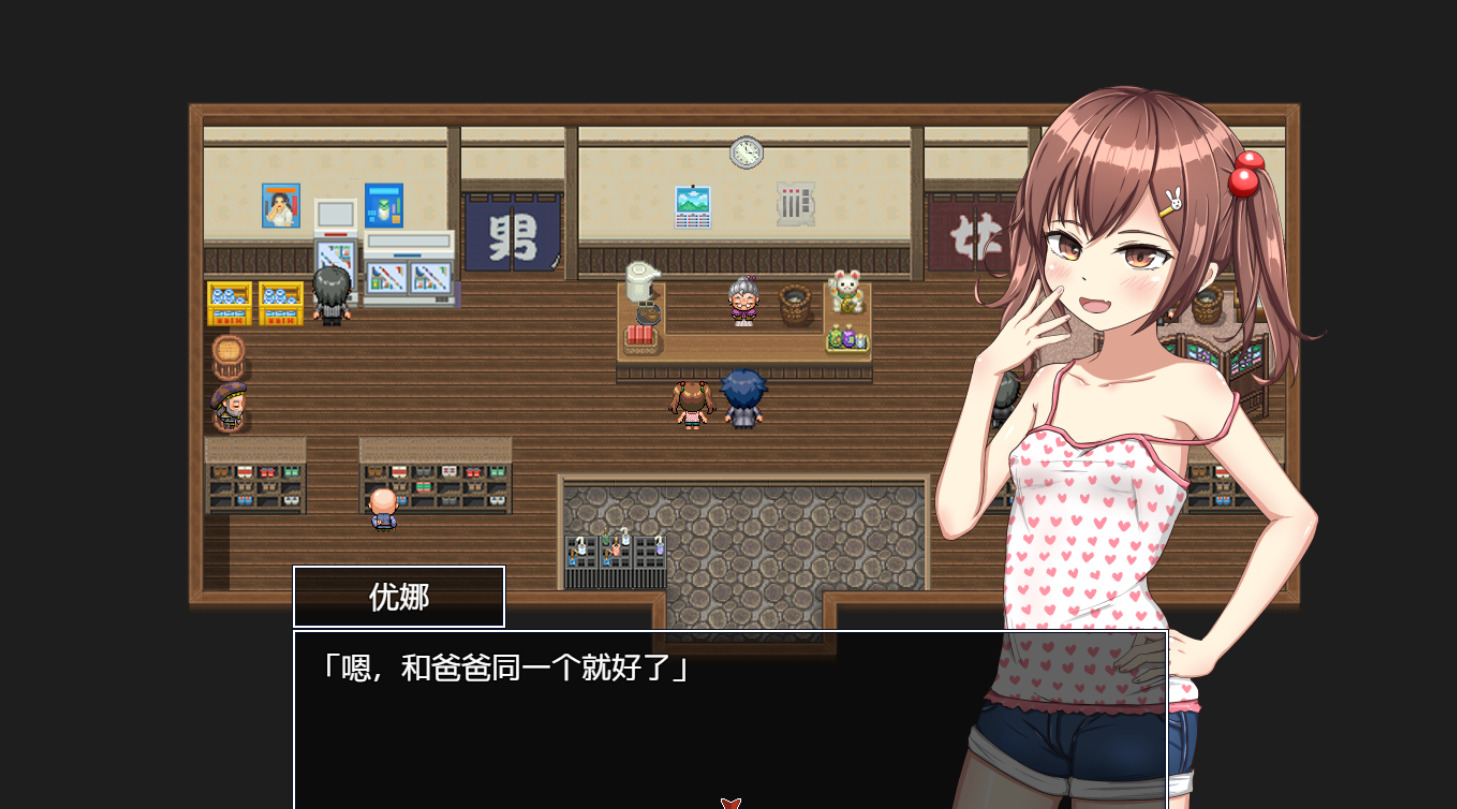Click the red continue arrow in the dialogue box
This screenshot has height=809, width=1457.
click(731, 802)
